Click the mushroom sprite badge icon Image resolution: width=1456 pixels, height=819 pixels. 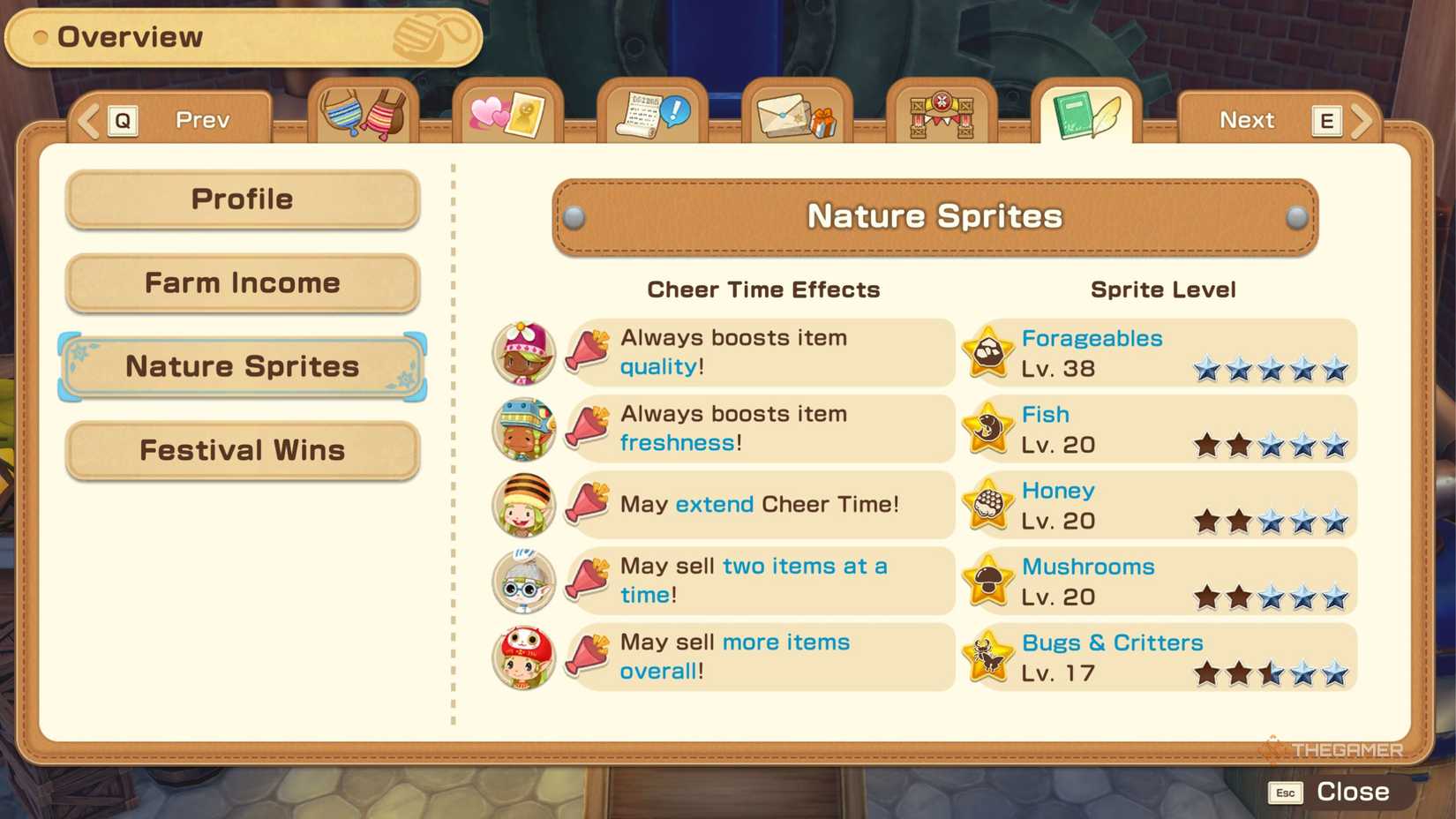tap(987, 581)
